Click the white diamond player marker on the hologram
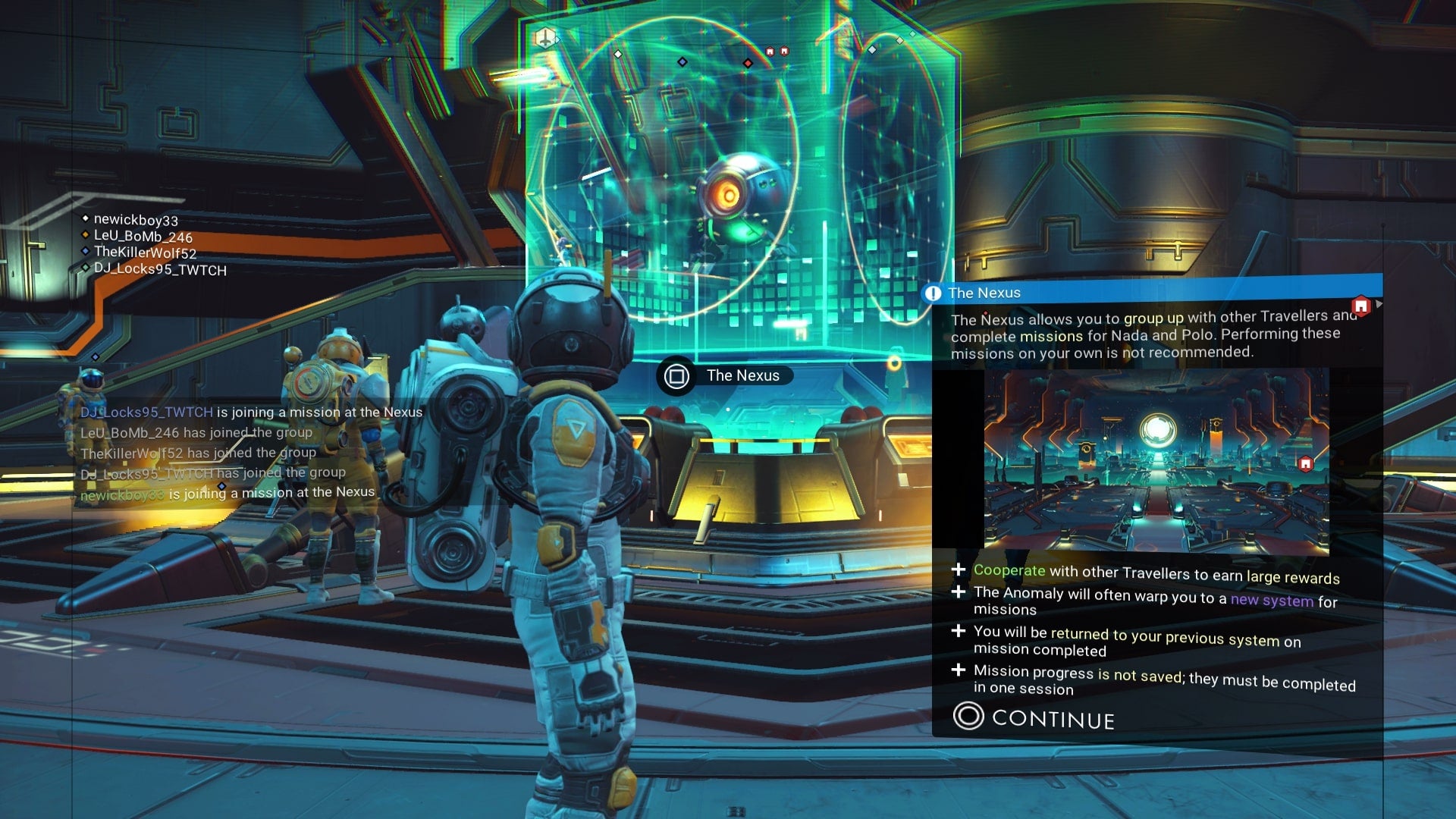 [618, 55]
